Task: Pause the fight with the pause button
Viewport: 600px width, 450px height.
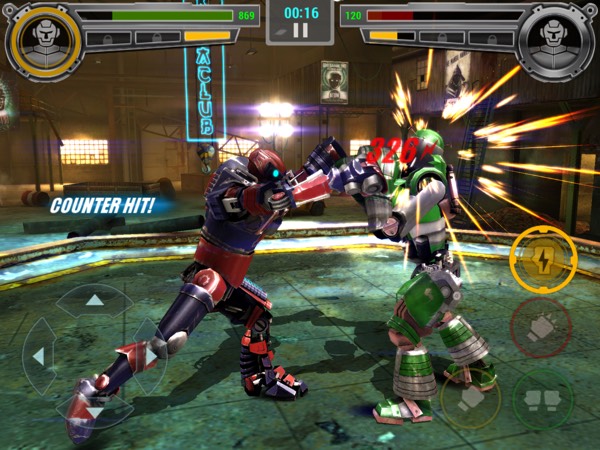Action: click(x=299, y=31)
